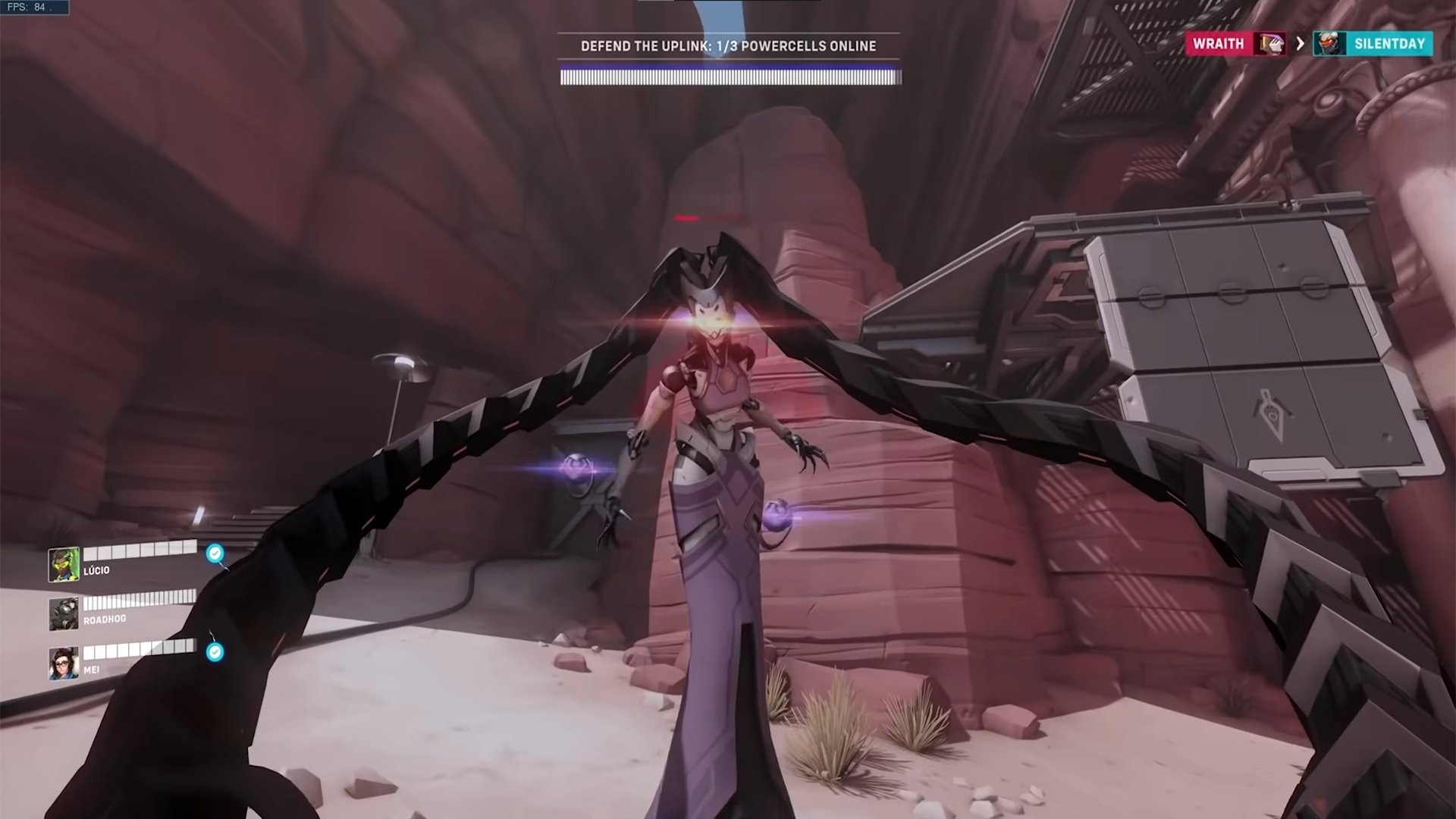Toggle the teal checkmark badge next to Mei
The image size is (1456, 819).
click(215, 653)
